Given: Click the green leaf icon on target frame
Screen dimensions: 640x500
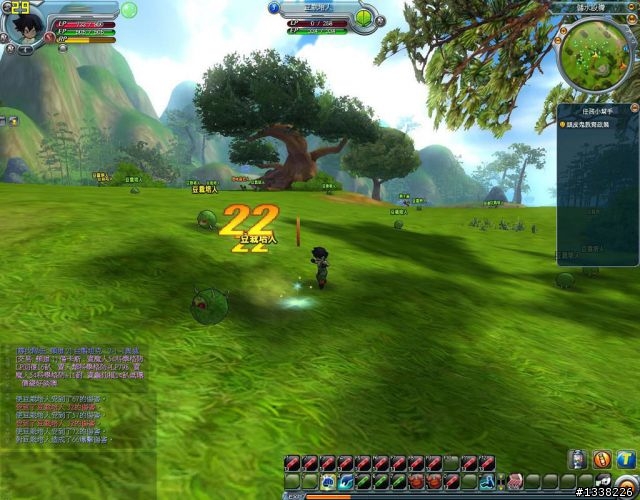Looking at the screenshot, I should pyautogui.click(x=362, y=18).
